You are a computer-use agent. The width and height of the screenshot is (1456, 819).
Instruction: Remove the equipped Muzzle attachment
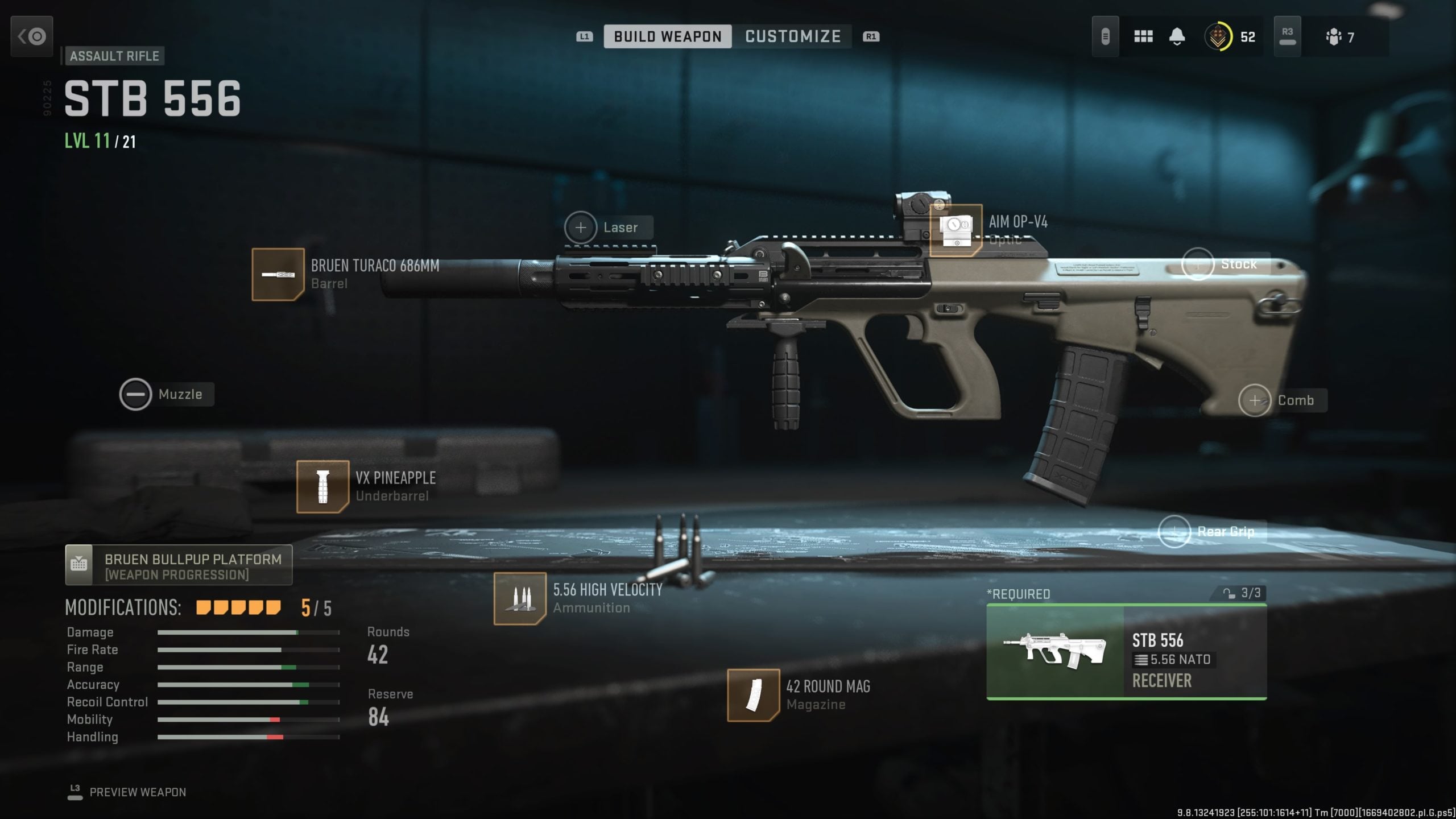[x=136, y=394]
